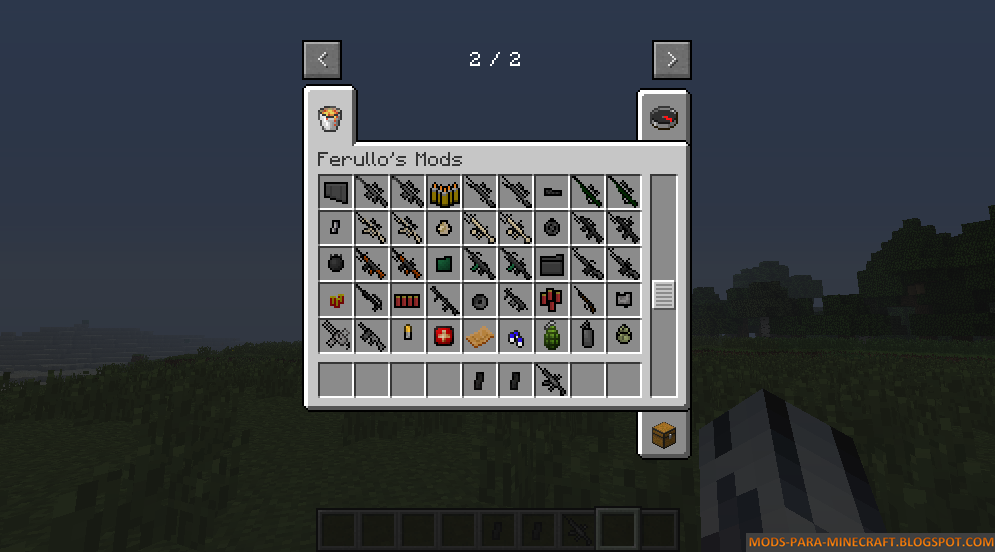995x552 pixels.
Task: Choose the red shotgun shells row item
Action: (407, 300)
